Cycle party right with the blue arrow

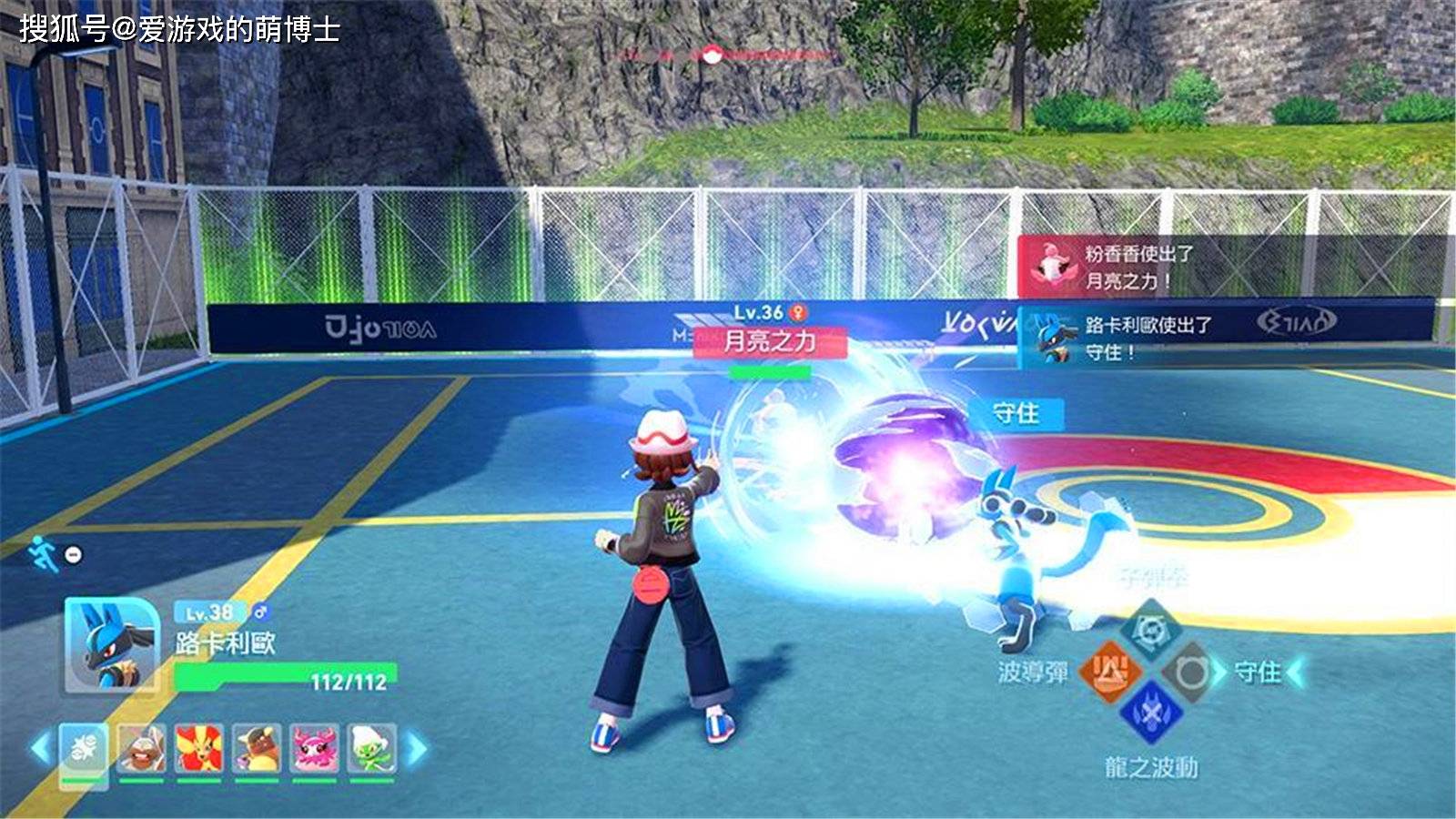[416, 749]
